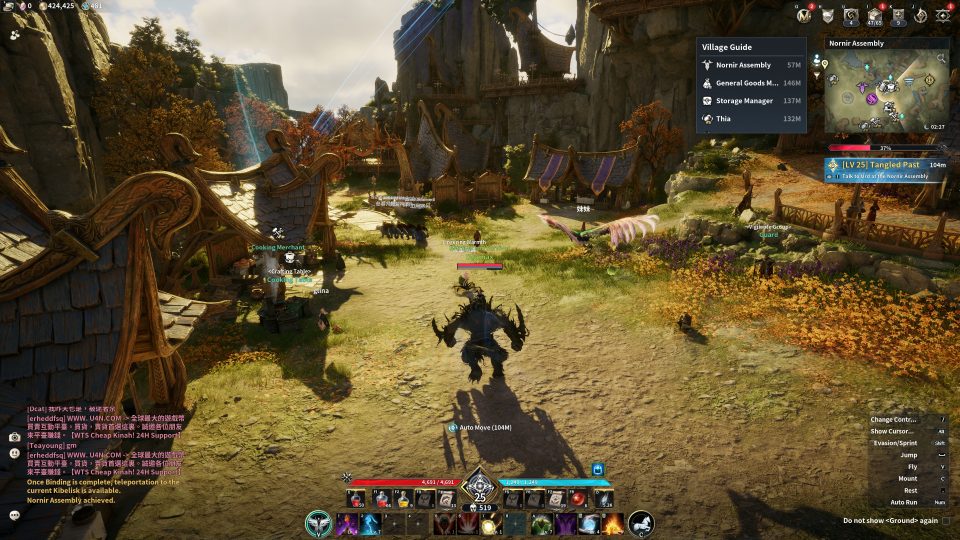Open the smiley emote button
The width and height of the screenshot is (960, 540).
pyautogui.click(x=15, y=453)
